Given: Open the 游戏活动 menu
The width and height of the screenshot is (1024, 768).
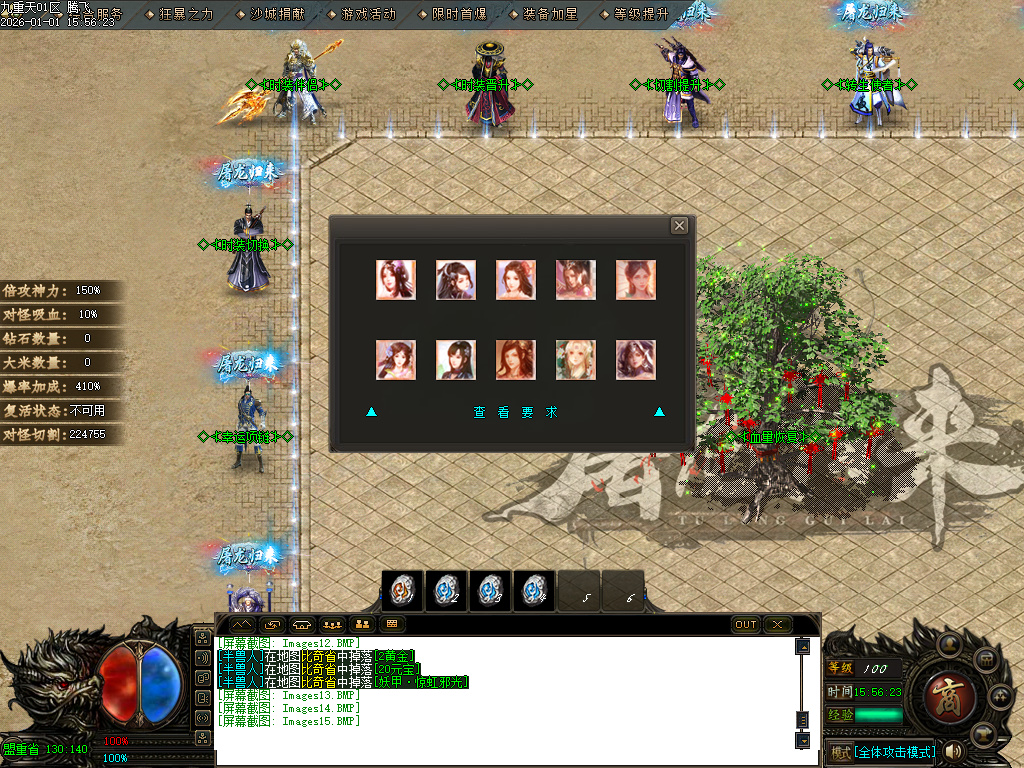Looking at the screenshot, I should click(x=368, y=14).
